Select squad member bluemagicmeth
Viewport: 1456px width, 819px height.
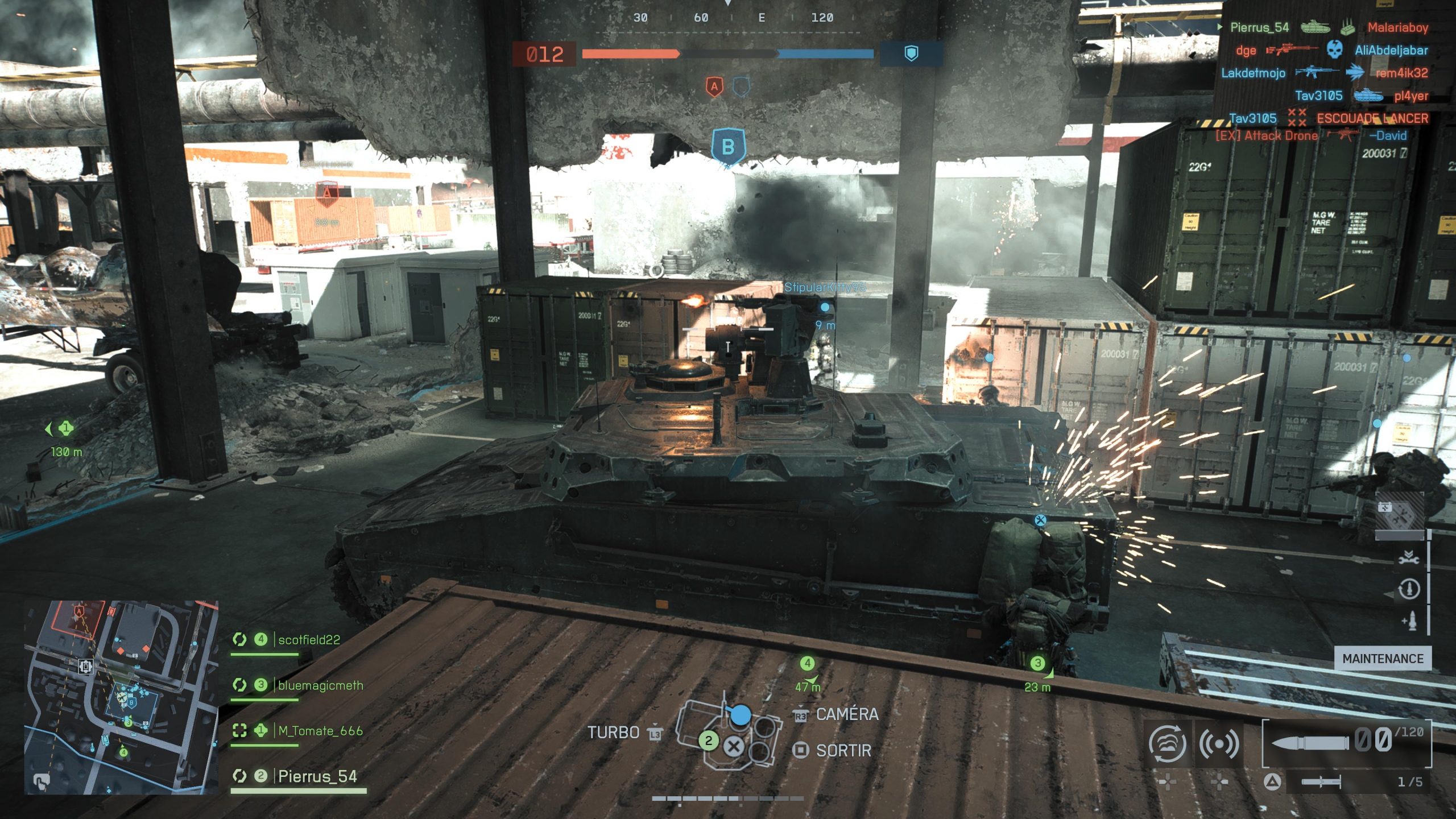320,685
